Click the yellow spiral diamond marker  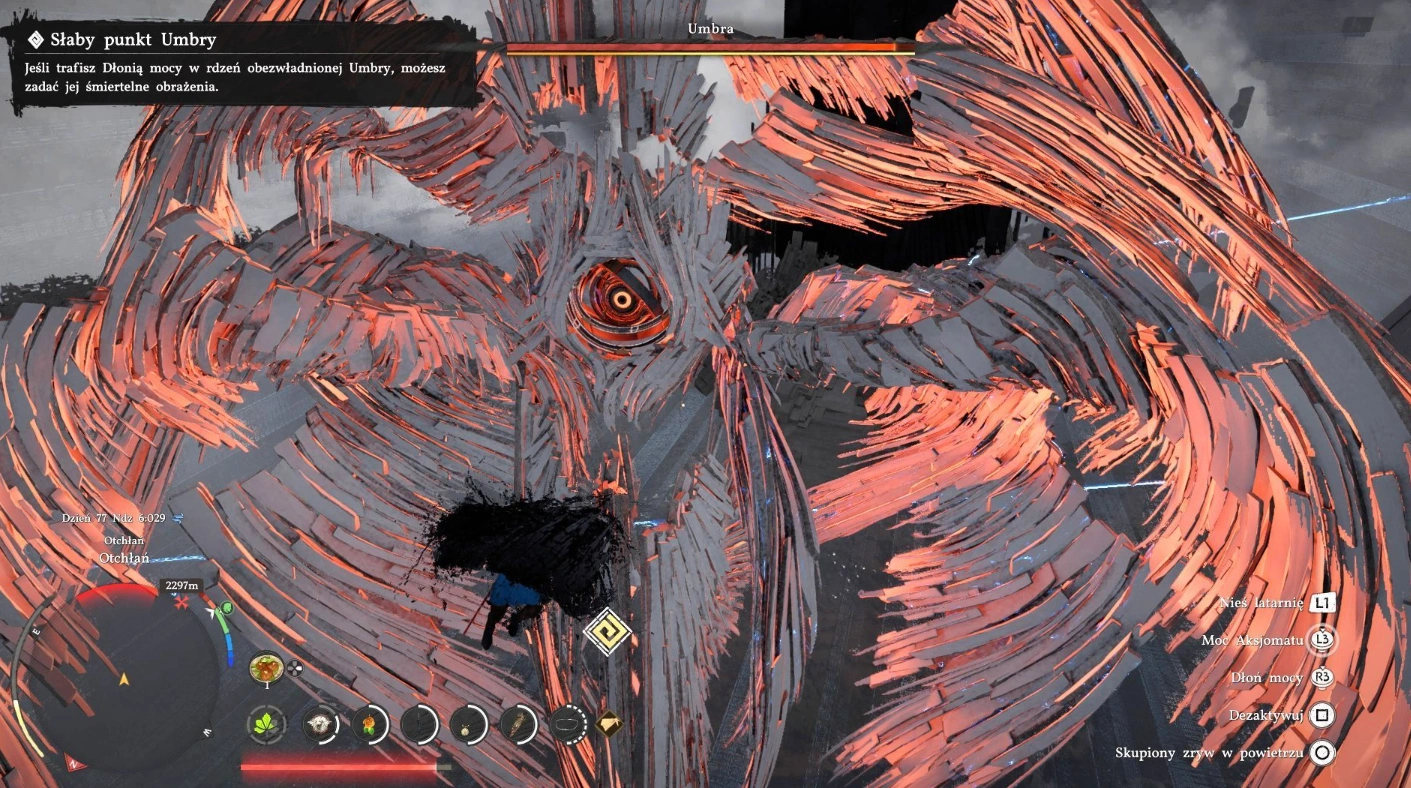pyautogui.click(x=607, y=631)
